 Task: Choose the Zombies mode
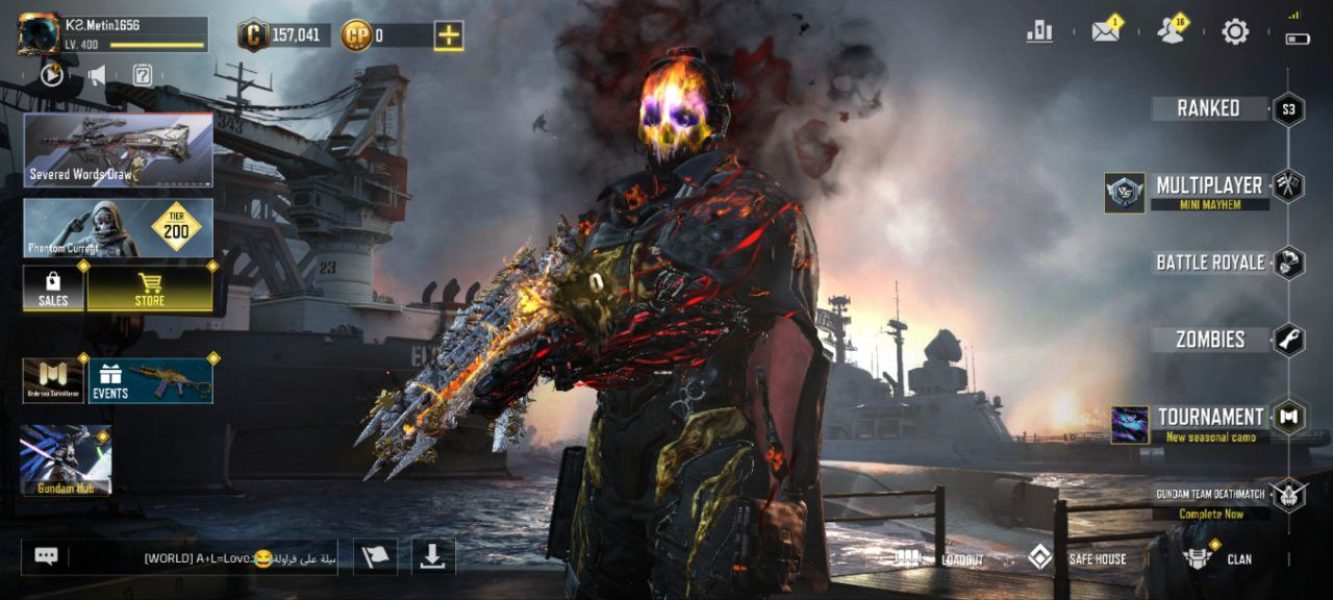tap(1210, 340)
